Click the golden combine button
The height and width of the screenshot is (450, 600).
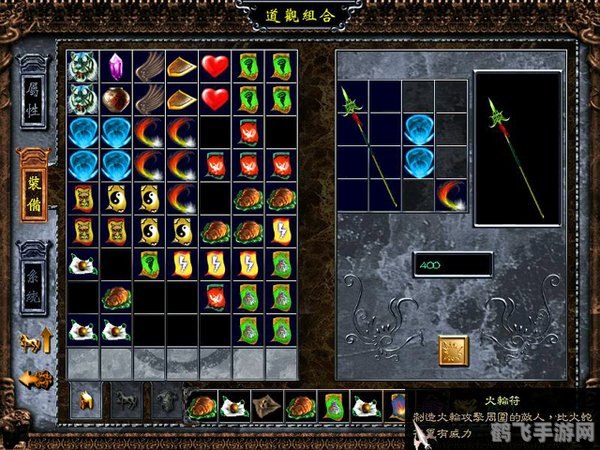pyautogui.click(x=453, y=350)
